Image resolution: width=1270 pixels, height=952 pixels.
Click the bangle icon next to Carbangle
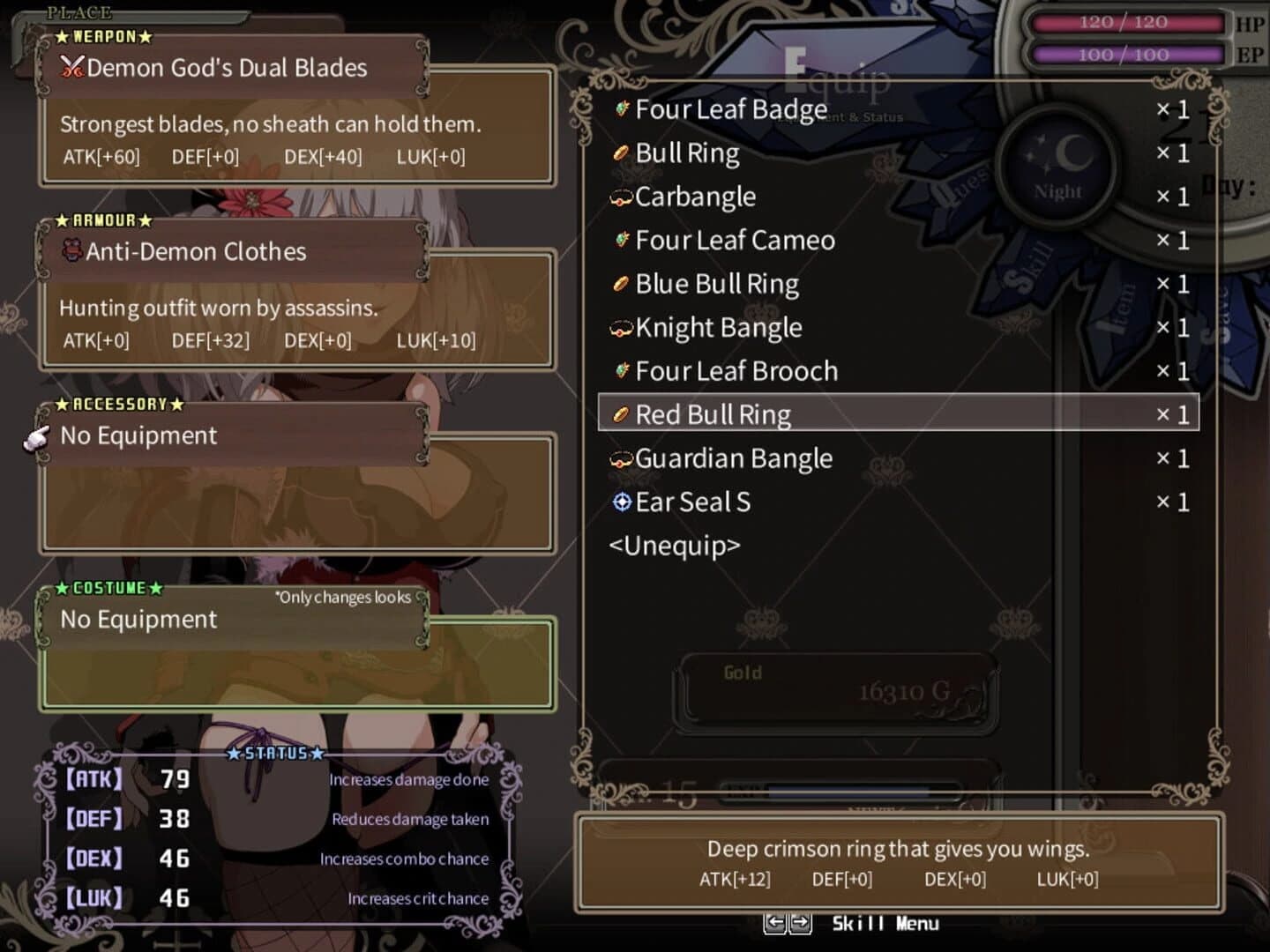pyautogui.click(x=620, y=197)
